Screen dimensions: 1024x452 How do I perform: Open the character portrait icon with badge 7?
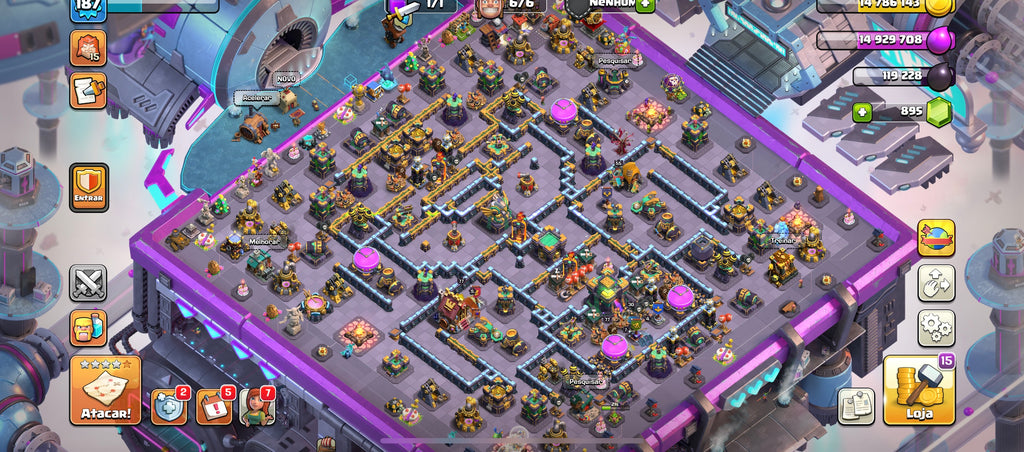click(x=256, y=406)
